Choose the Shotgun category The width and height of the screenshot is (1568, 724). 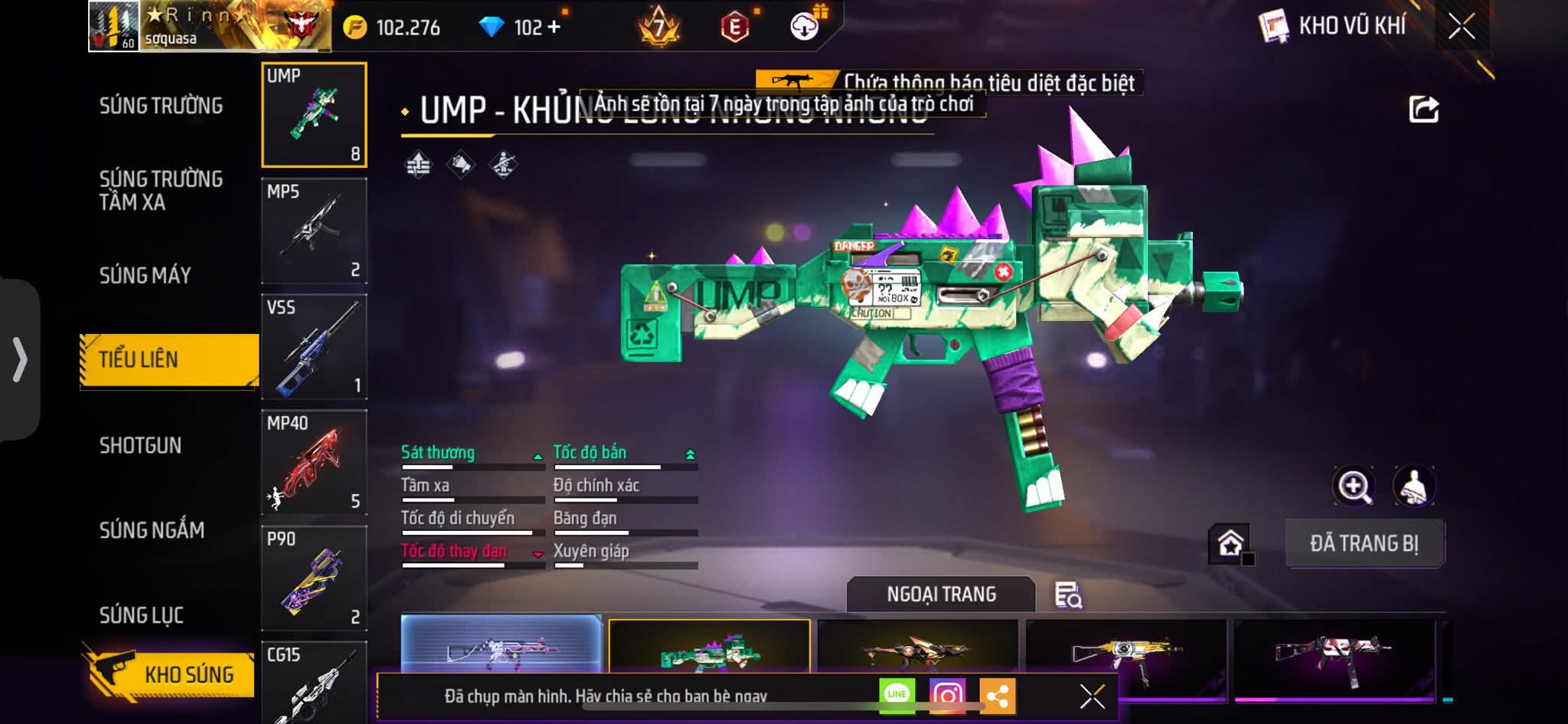pos(141,445)
